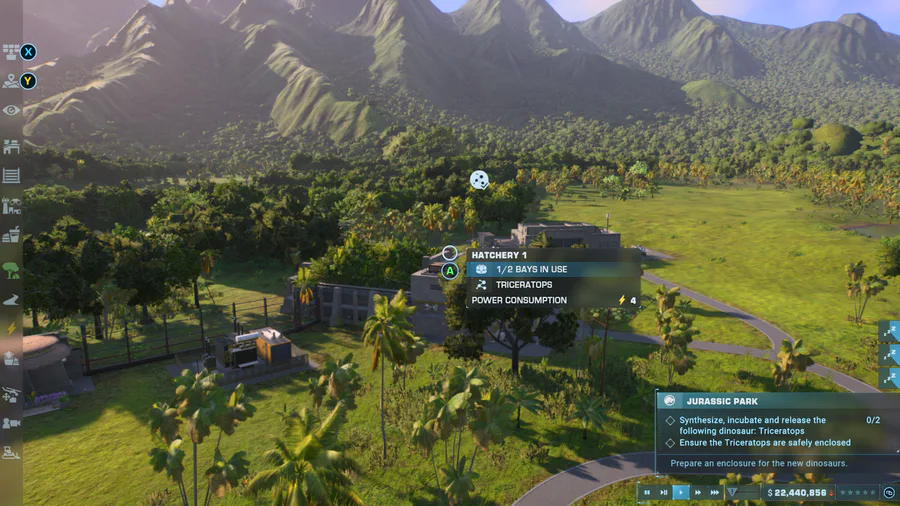Open the terrain tools build category
900x506 pixels.
[x=12, y=298]
